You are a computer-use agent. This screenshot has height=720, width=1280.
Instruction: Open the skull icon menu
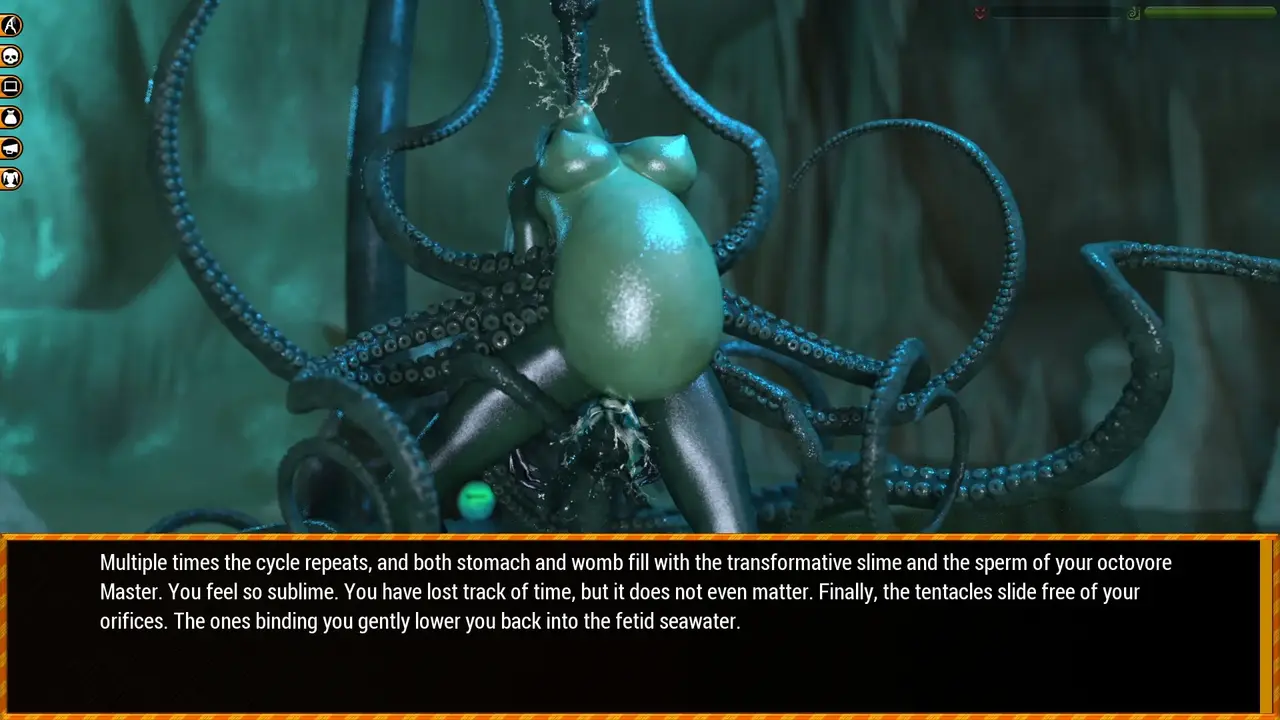point(11,56)
